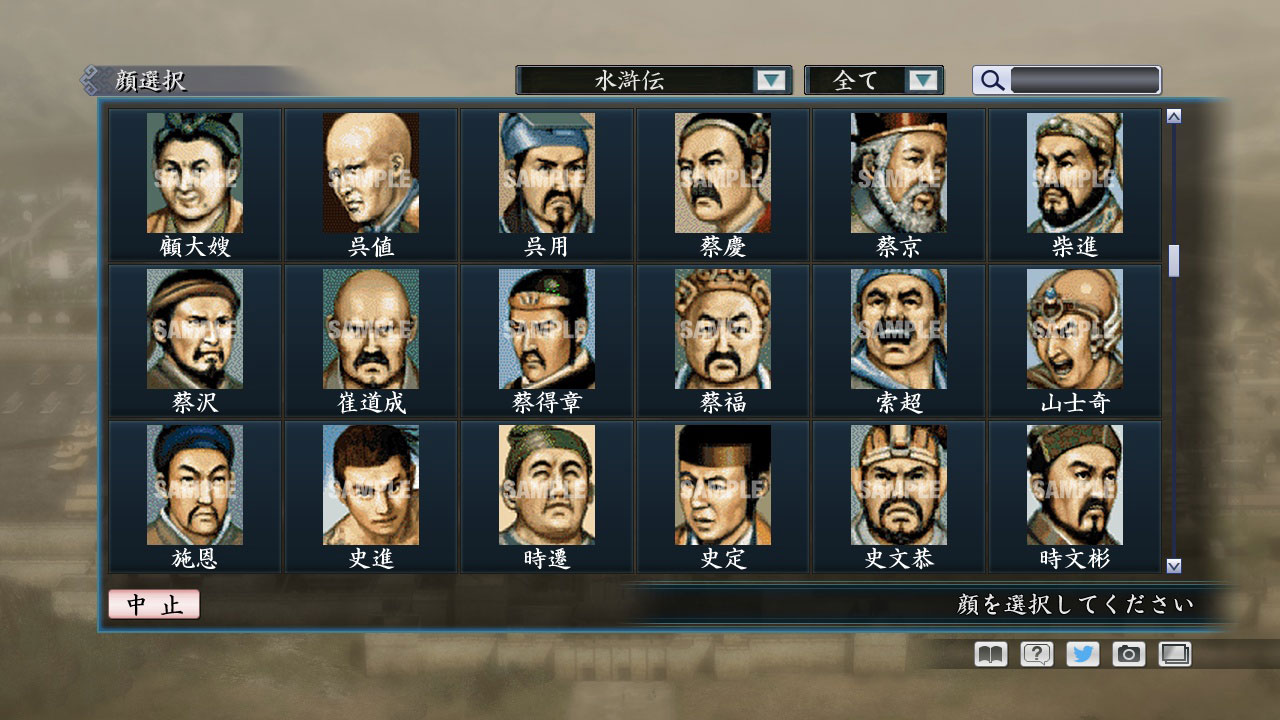The width and height of the screenshot is (1280, 720).
Task: Open the in-game manual book icon
Action: click(x=988, y=654)
